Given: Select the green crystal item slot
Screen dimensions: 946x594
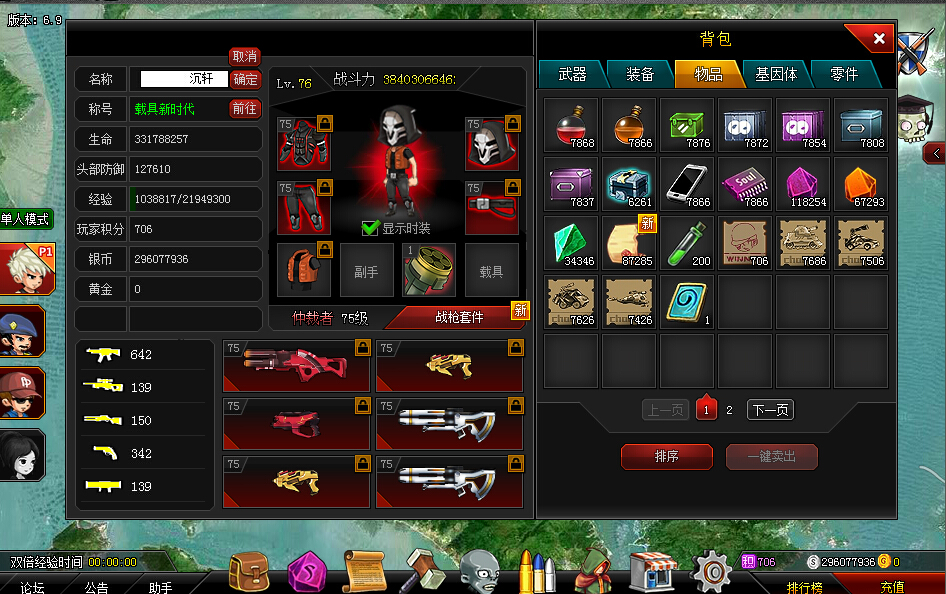Looking at the screenshot, I should click(572, 243).
